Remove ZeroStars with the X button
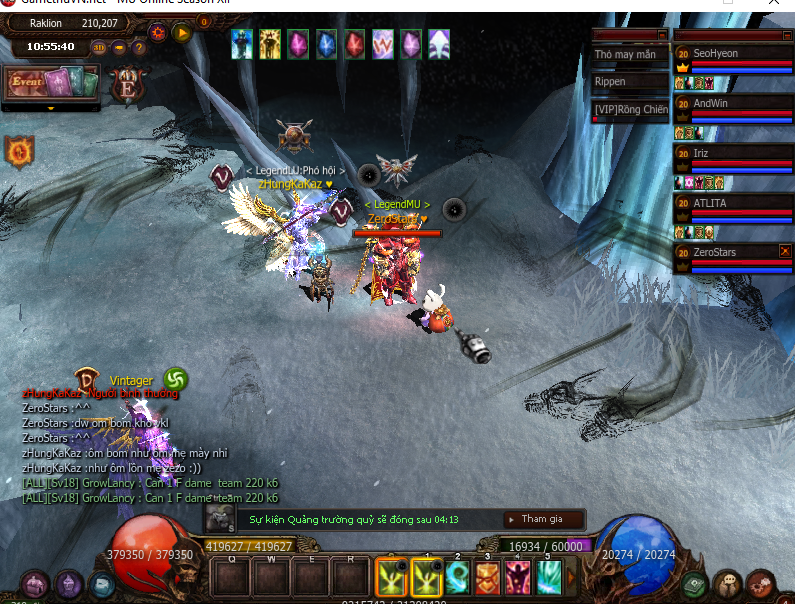 point(784,251)
